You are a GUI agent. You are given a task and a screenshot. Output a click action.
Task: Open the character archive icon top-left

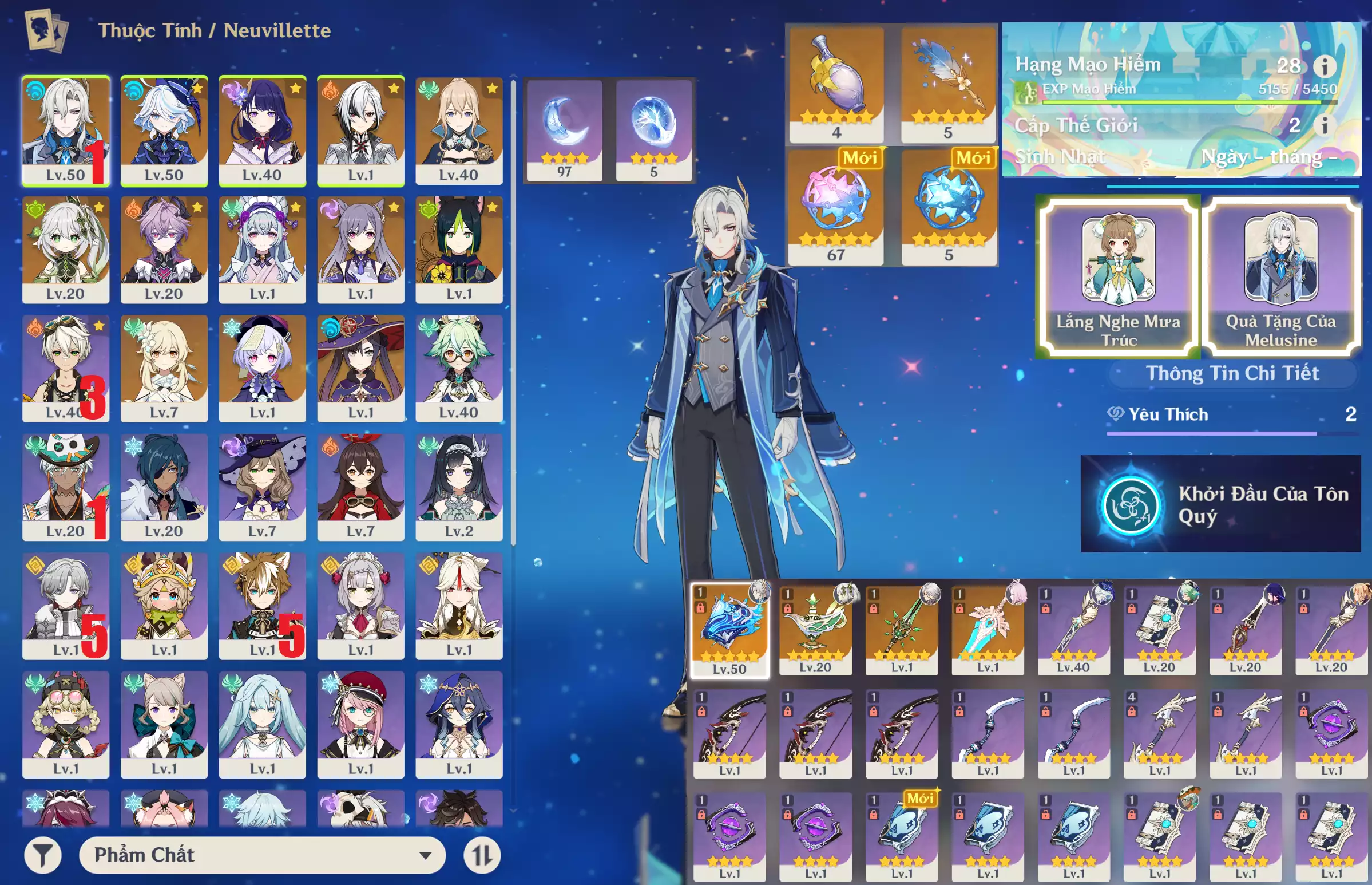tap(46, 30)
